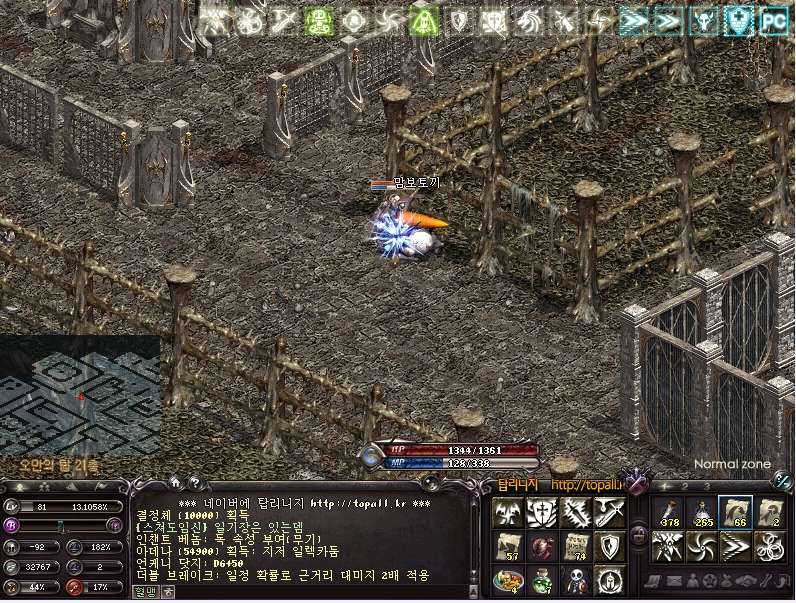
Task: Use the flask with 265 count
Action: [701, 512]
